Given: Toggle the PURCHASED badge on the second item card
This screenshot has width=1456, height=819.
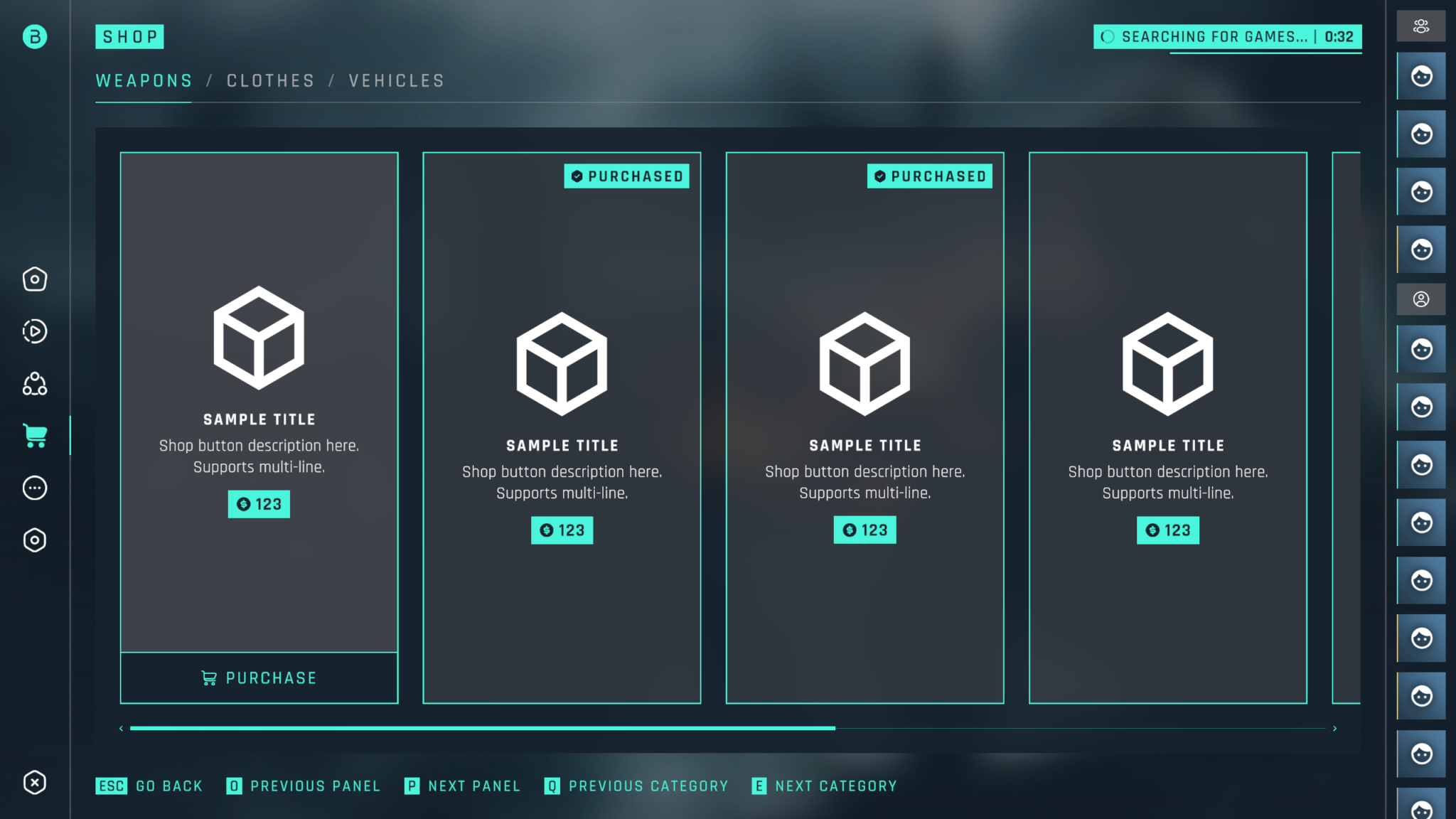Looking at the screenshot, I should (x=626, y=176).
